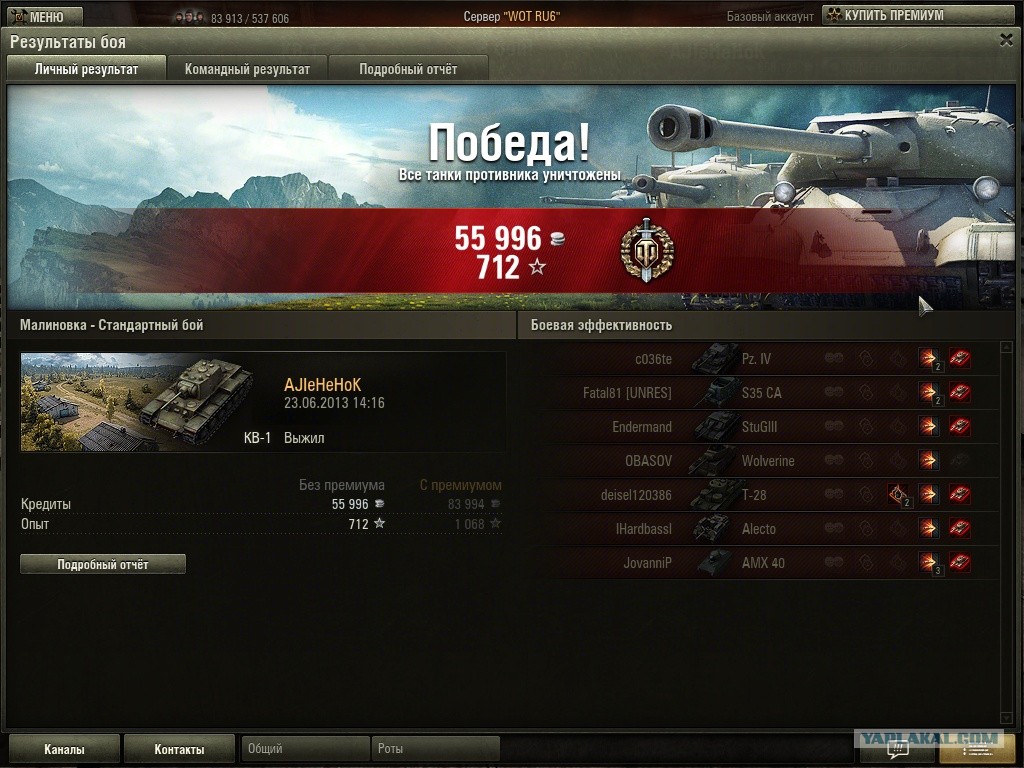Open the Каналы chat channels
This screenshot has width=1024, height=768.
click(x=64, y=749)
